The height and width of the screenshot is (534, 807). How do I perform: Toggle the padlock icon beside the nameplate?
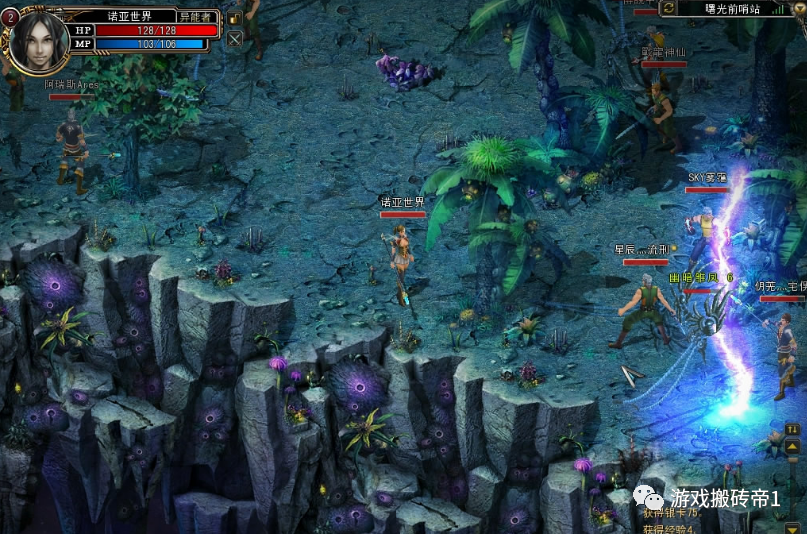click(234, 18)
